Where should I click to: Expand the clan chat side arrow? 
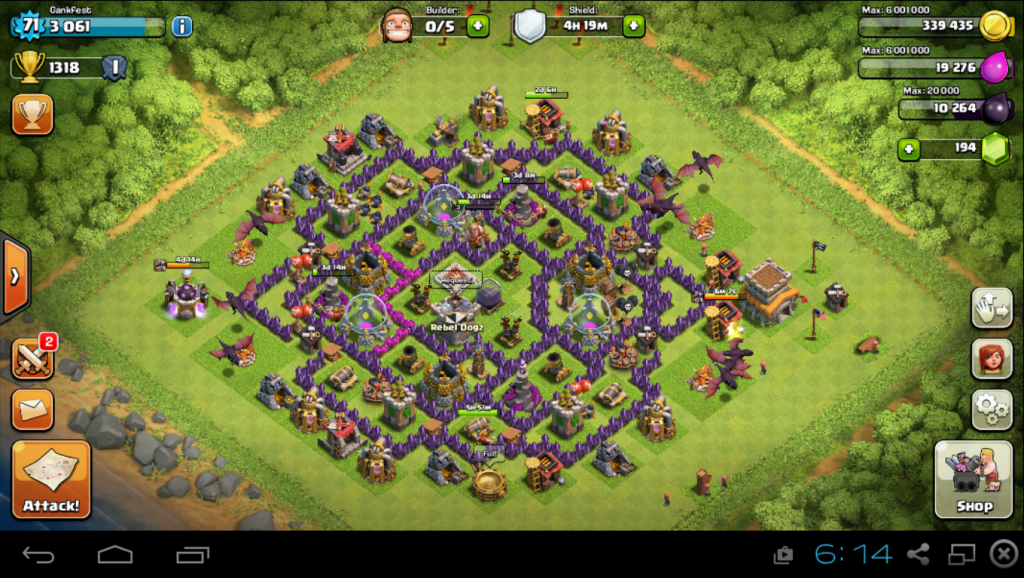click(x=14, y=277)
